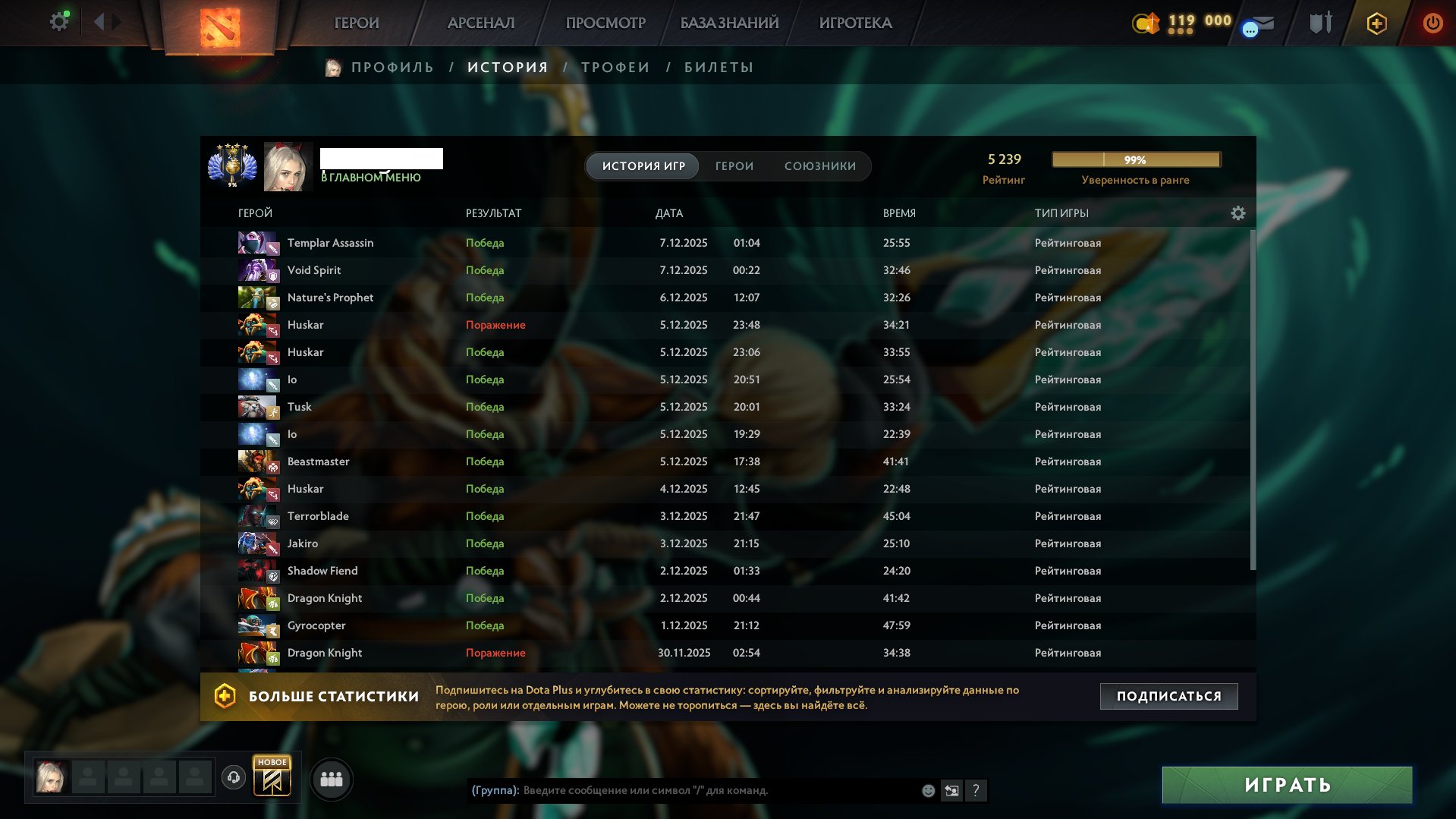Open match history column settings gear

pos(1238,213)
